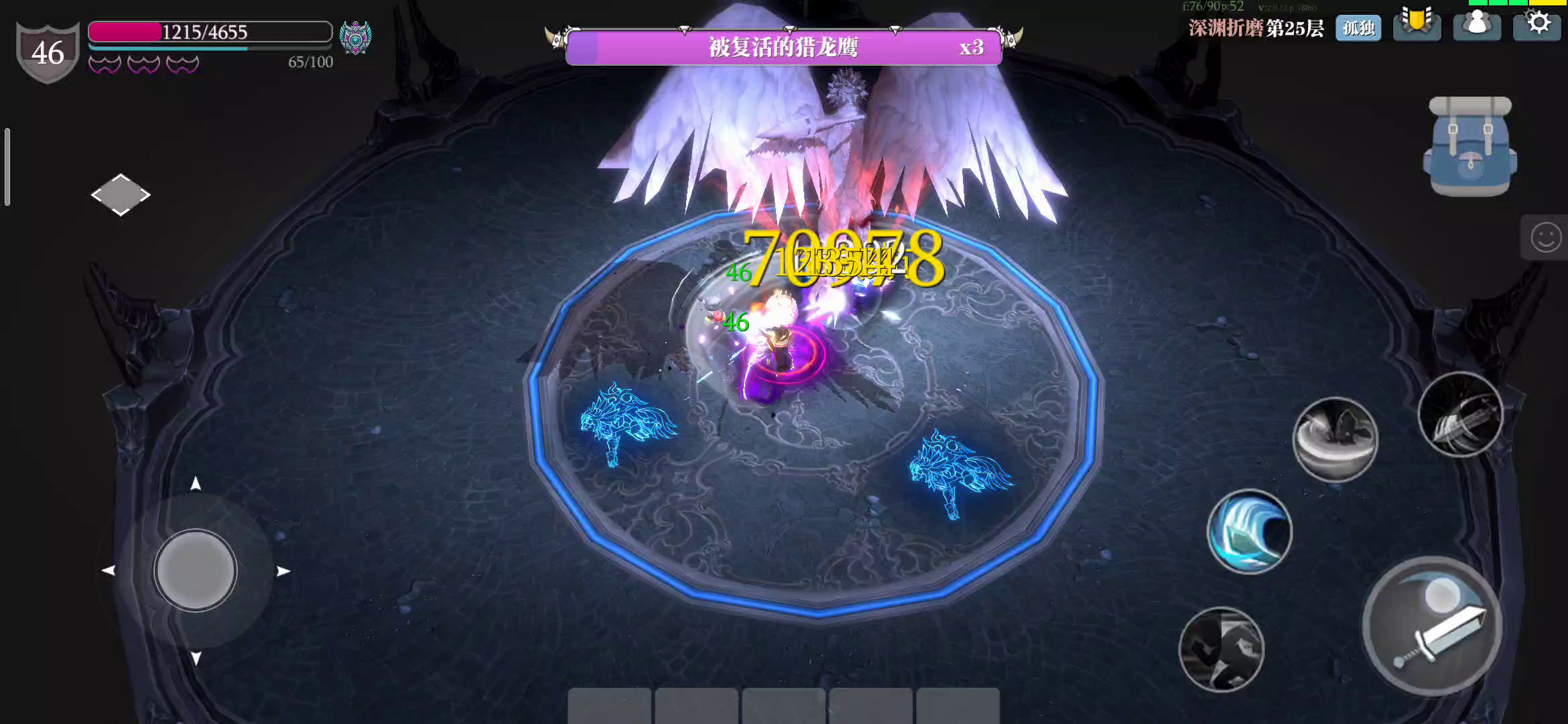Click the 1215/4655 health bar

pos(208,32)
